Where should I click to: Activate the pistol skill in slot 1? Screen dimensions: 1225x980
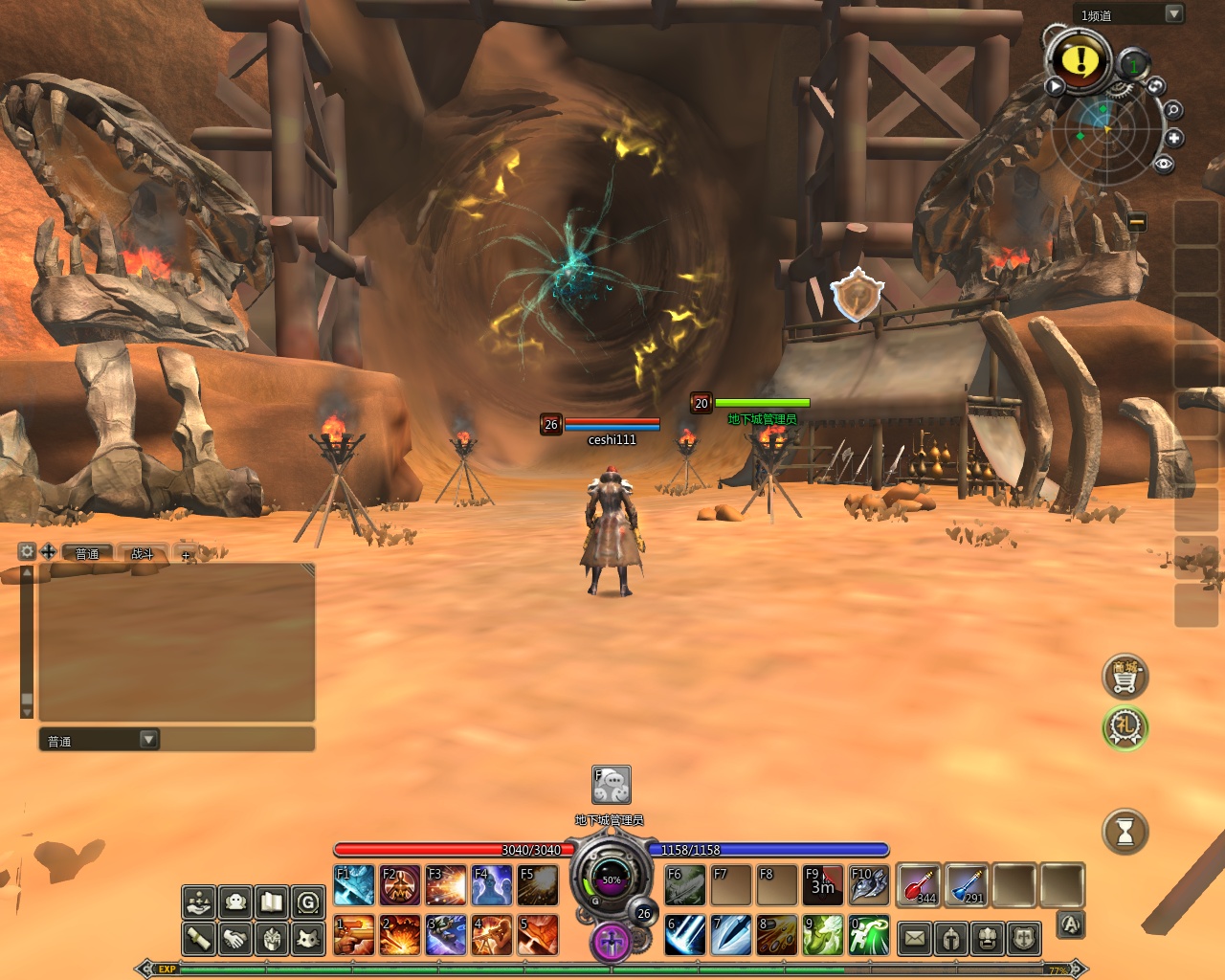point(354,935)
